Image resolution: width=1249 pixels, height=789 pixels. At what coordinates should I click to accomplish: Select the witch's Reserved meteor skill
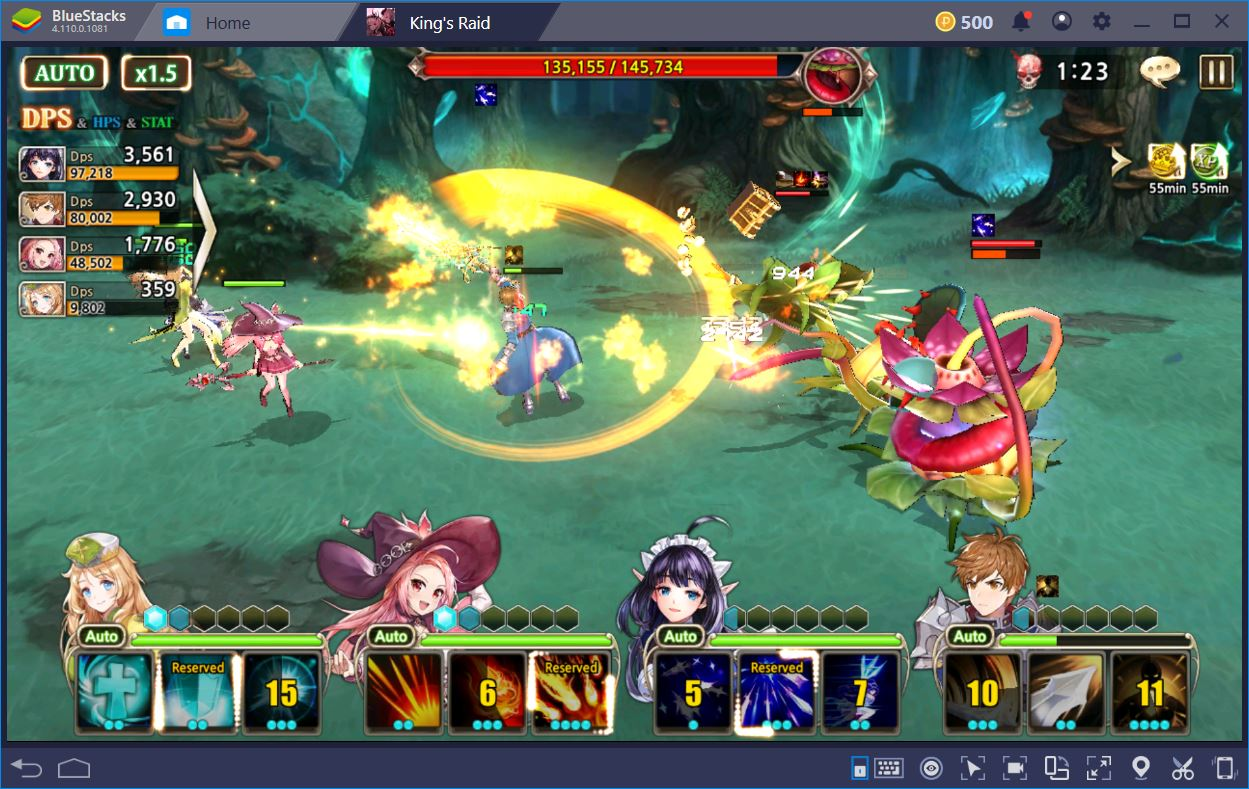[x=571, y=691]
